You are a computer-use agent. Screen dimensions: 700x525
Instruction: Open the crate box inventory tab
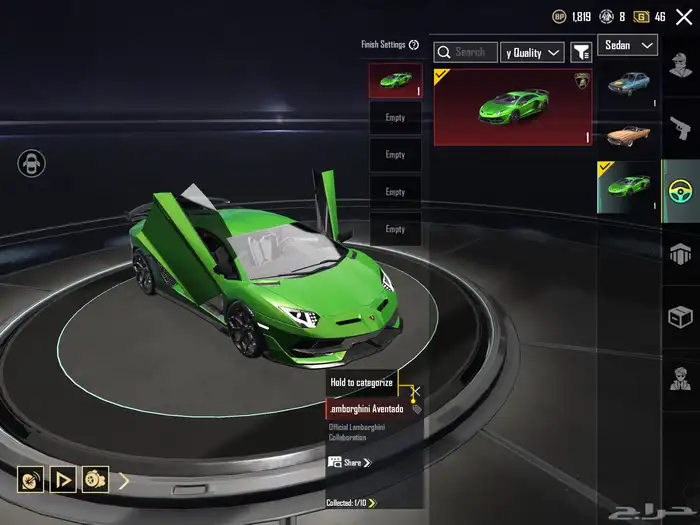coord(681,317)
